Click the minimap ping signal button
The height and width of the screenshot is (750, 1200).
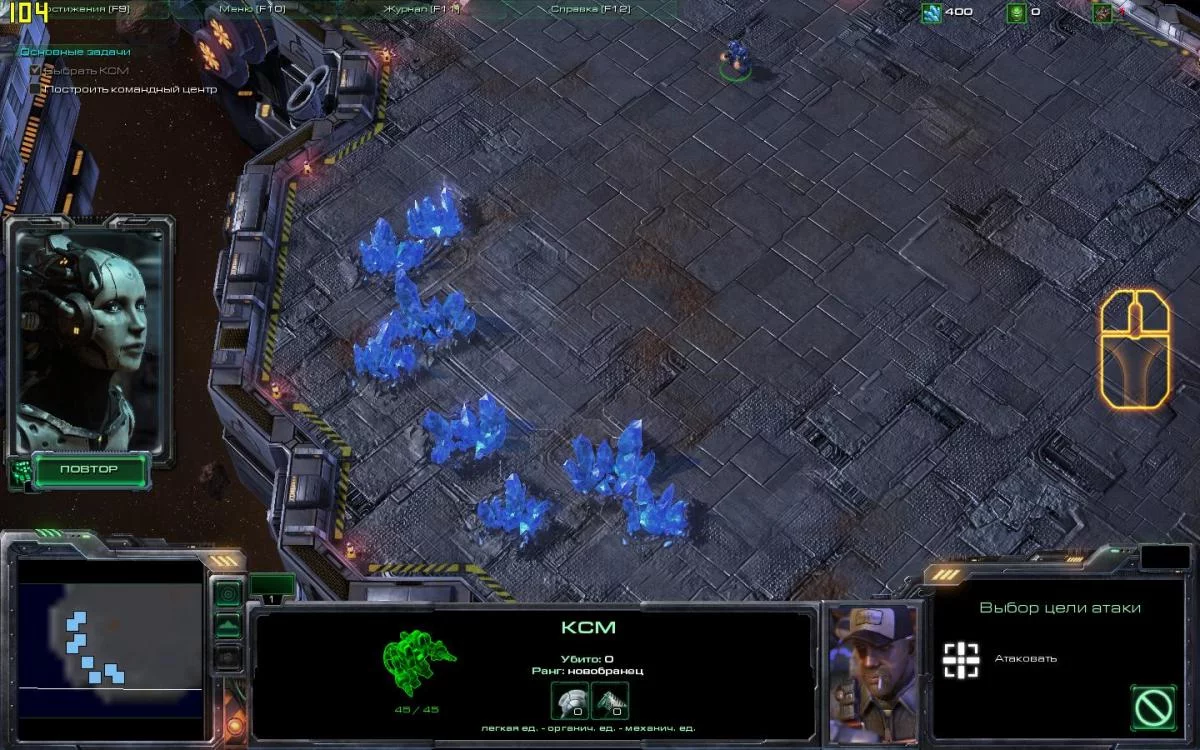228,594
